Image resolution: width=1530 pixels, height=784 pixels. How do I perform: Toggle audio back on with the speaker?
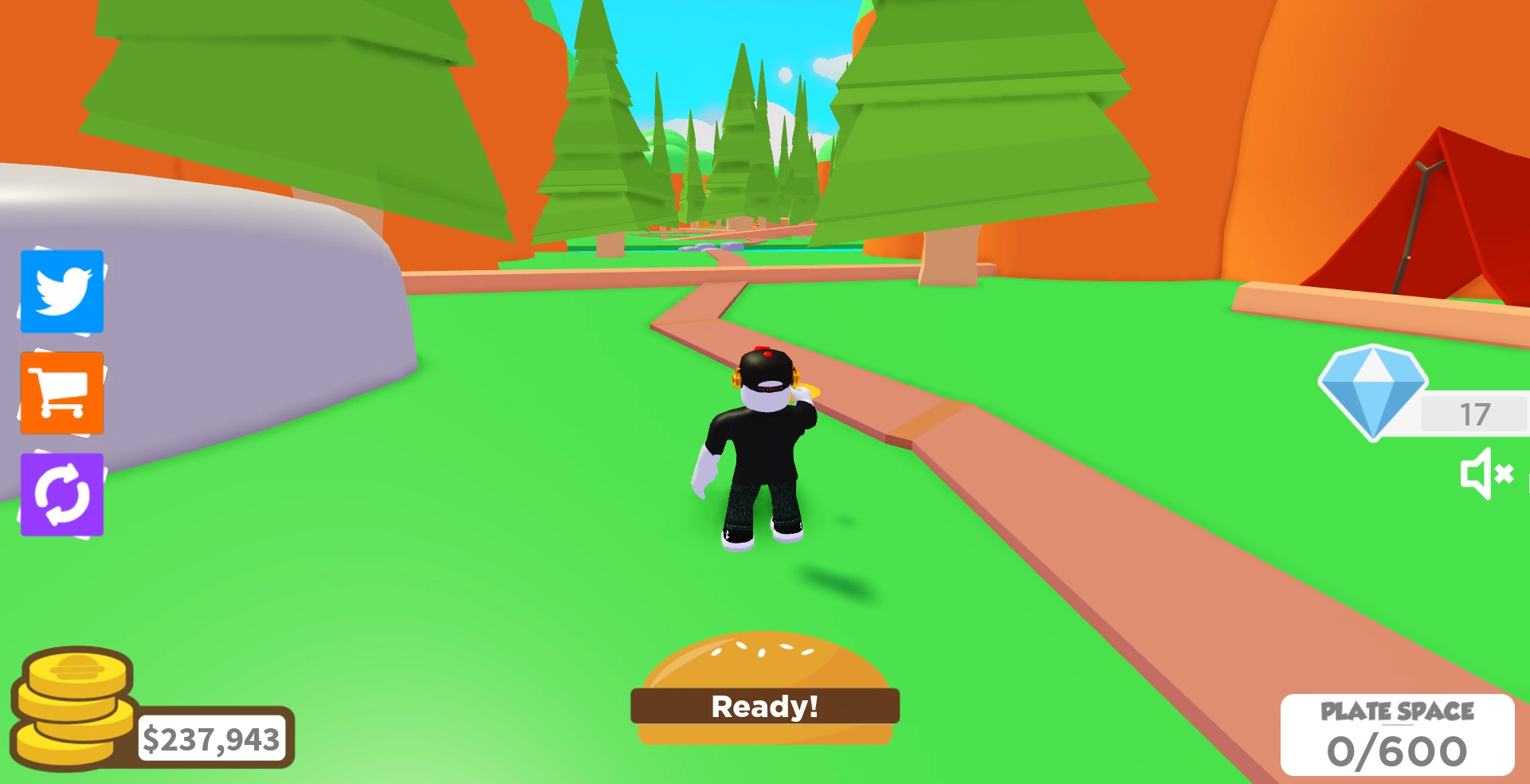click(1487, 475)
